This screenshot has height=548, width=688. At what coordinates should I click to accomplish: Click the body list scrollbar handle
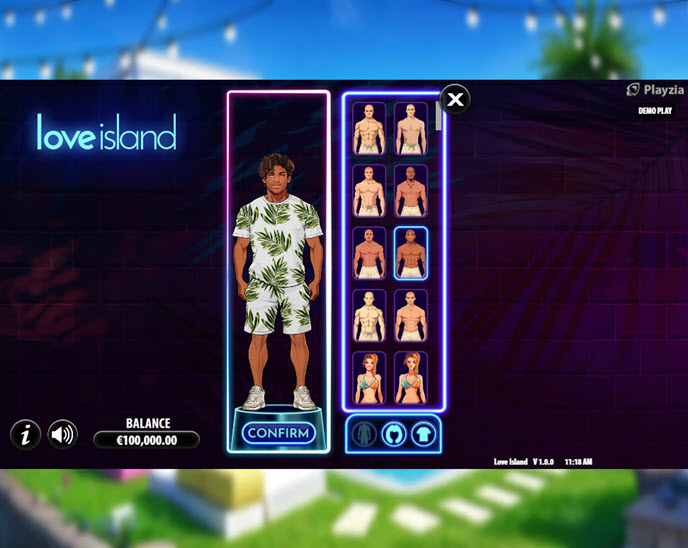point(438,116)
